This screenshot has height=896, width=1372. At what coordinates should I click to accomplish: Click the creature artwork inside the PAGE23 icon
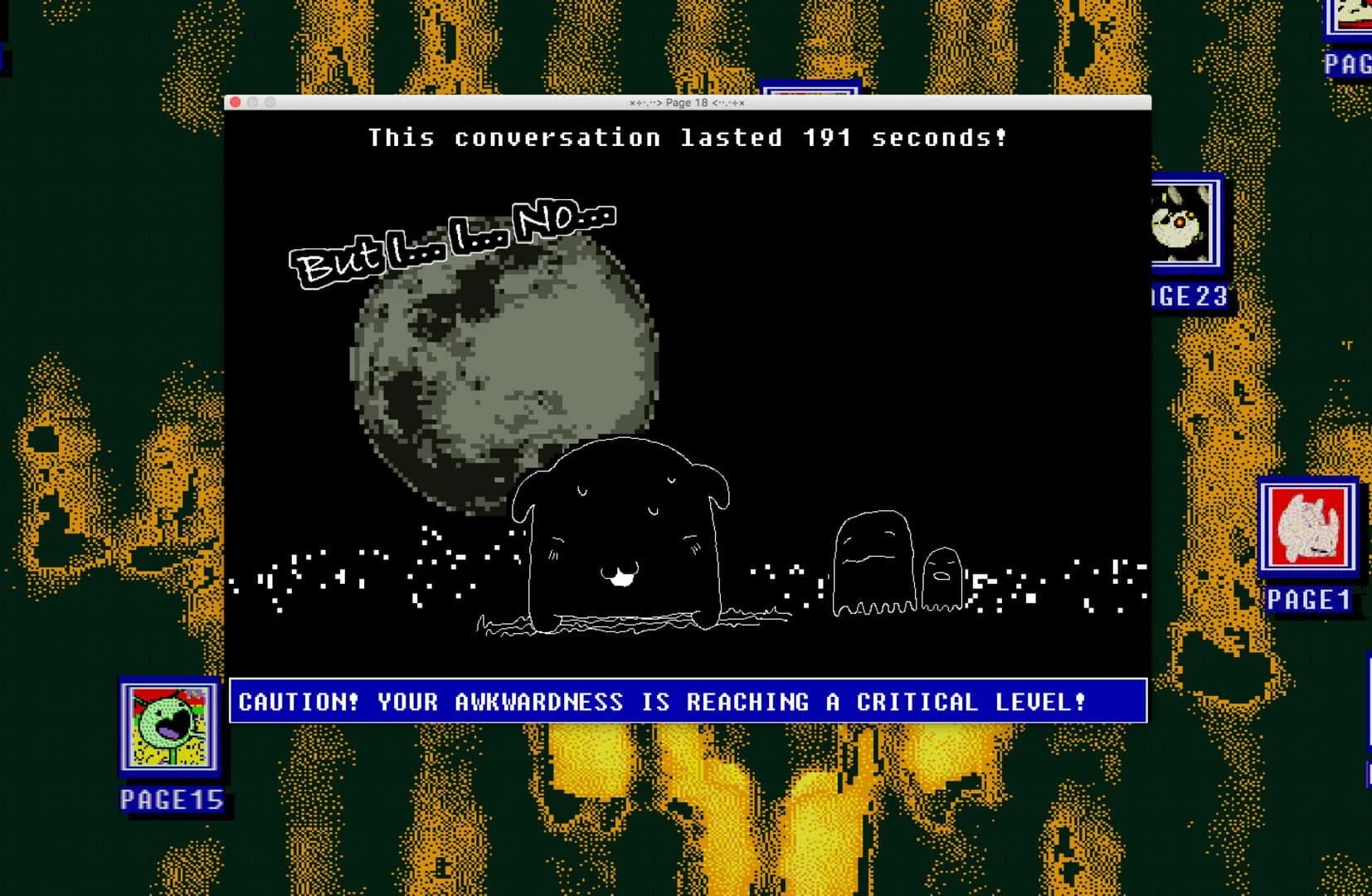[1181, 222]
